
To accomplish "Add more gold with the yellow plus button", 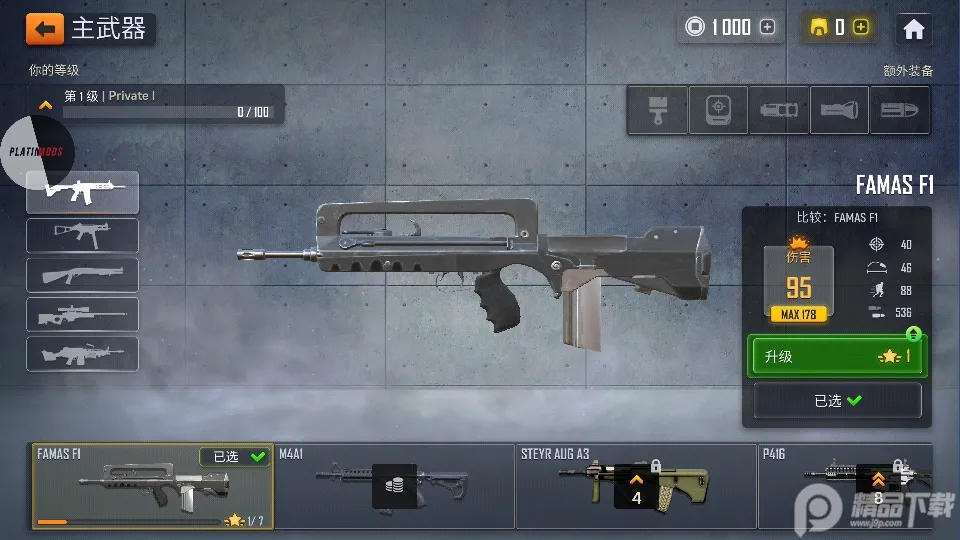I will (861, 28).
